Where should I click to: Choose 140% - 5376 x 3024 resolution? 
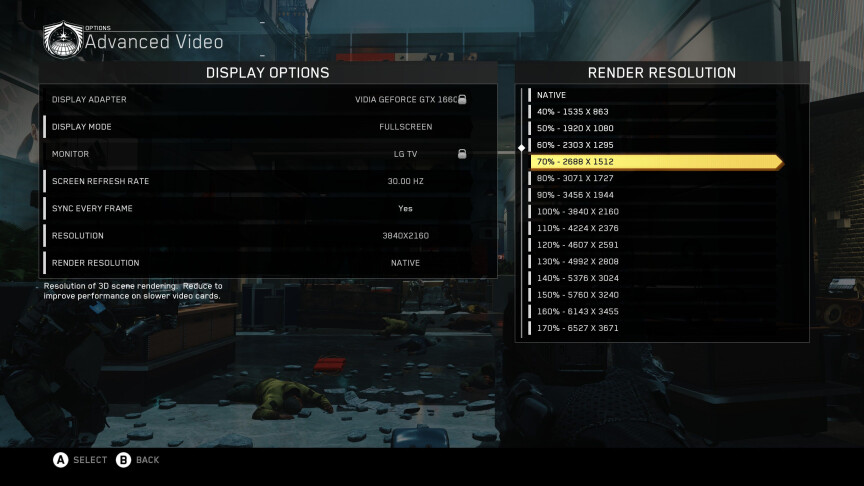click(x=650, y=278)
